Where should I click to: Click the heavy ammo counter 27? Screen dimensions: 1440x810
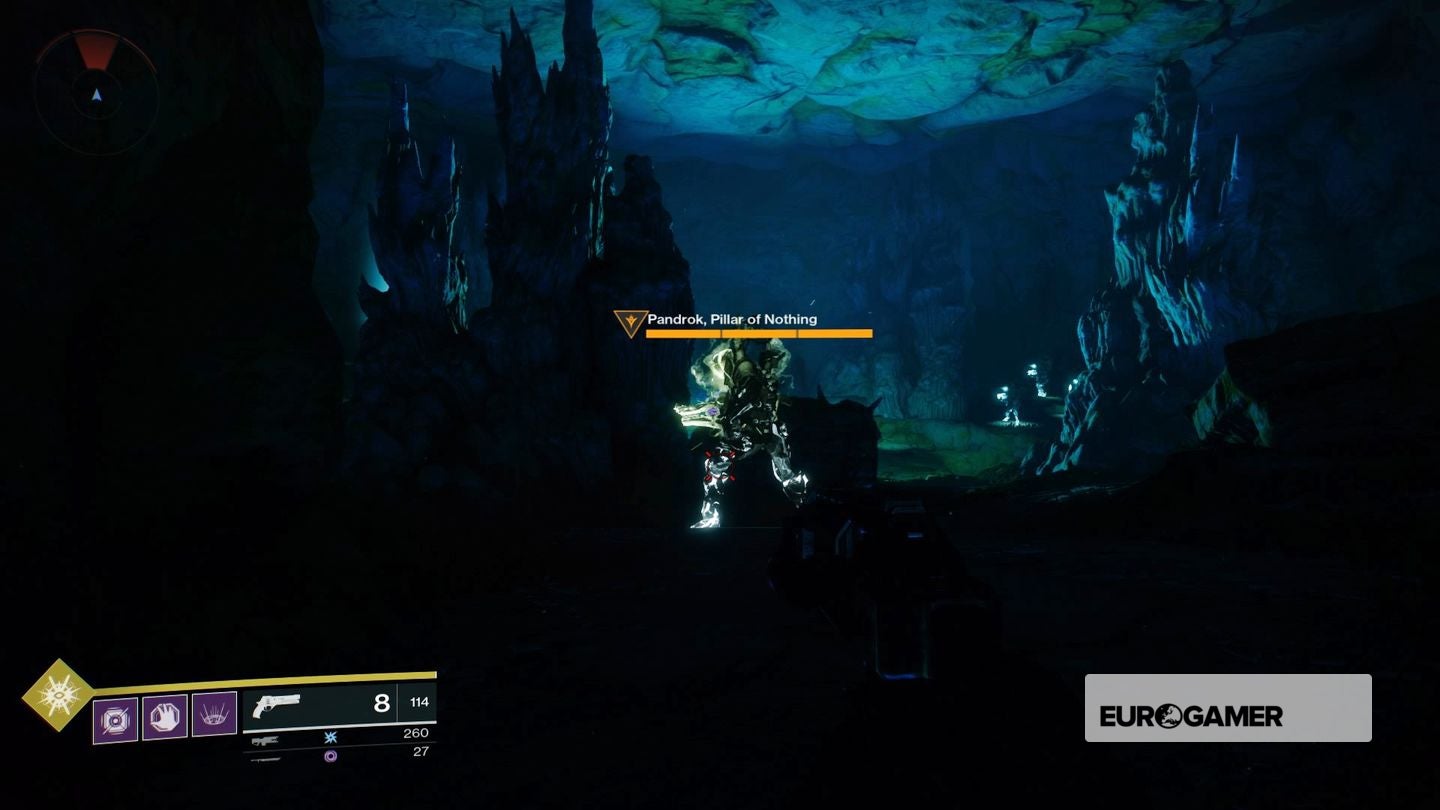[423, 753]
